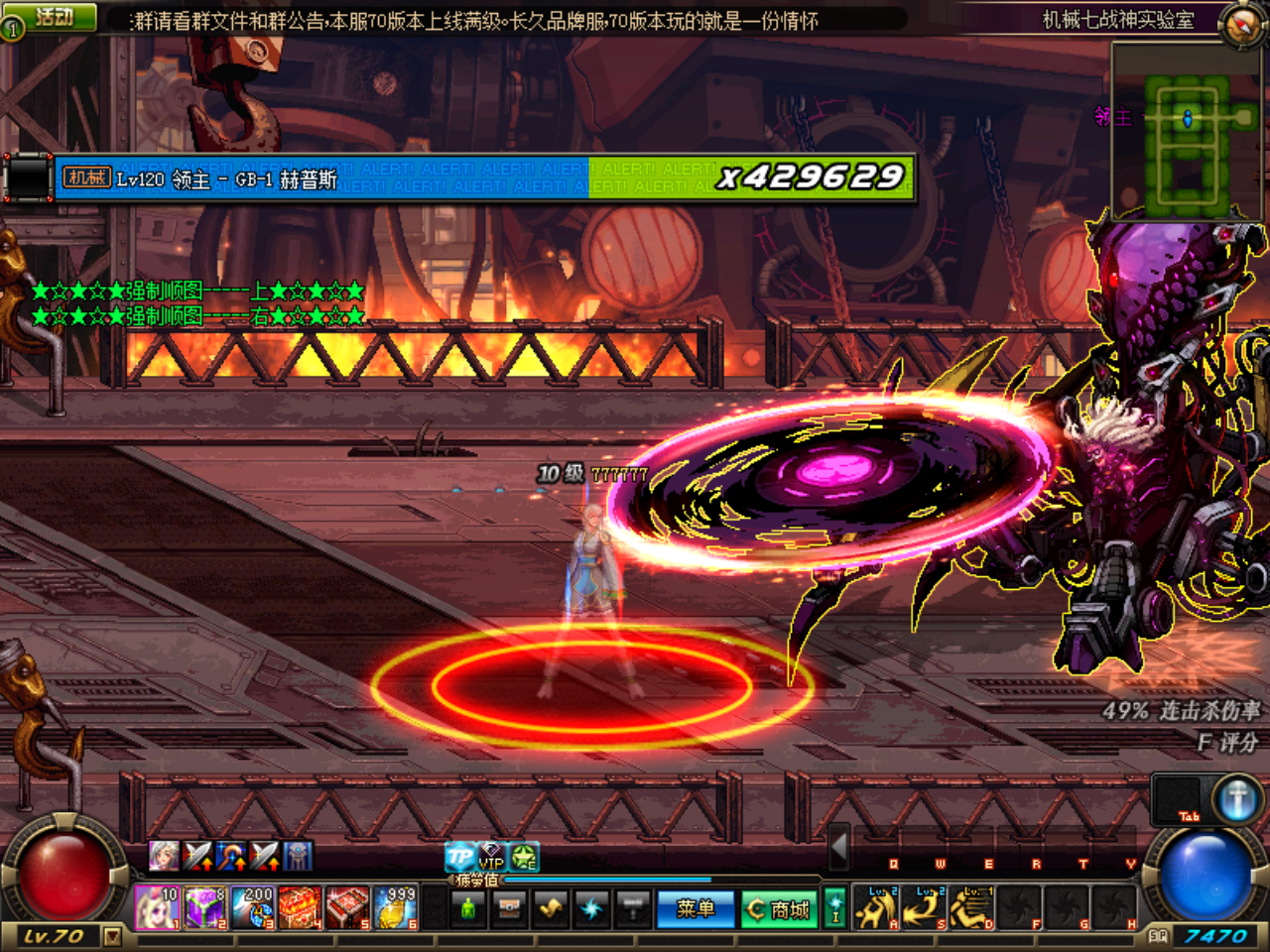Screen dimensions: 1270x952
Task: Click the 疲劳值 fatigue progress bar
Action: click(x=605, y=880)
